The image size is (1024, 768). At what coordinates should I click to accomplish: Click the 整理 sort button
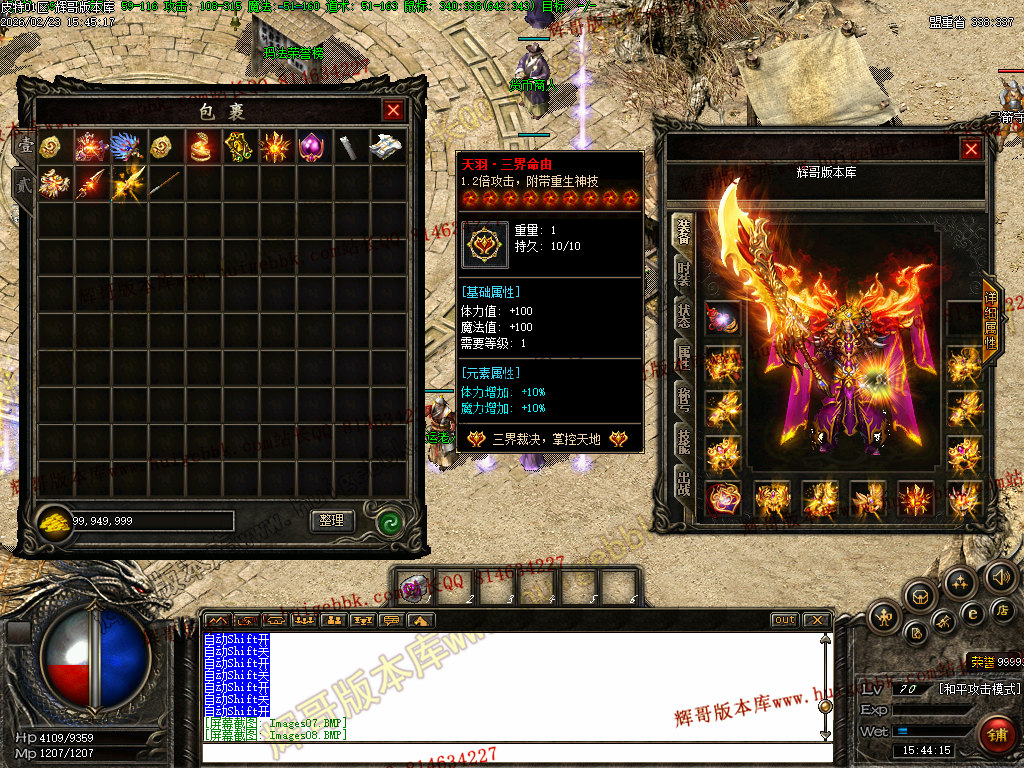point(332,521)
